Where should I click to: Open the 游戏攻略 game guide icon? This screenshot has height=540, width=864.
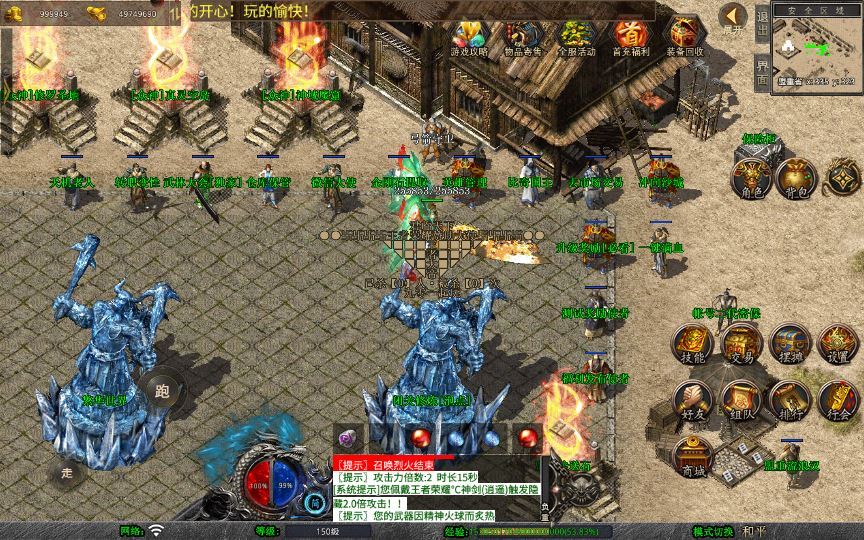pos(466,37)
